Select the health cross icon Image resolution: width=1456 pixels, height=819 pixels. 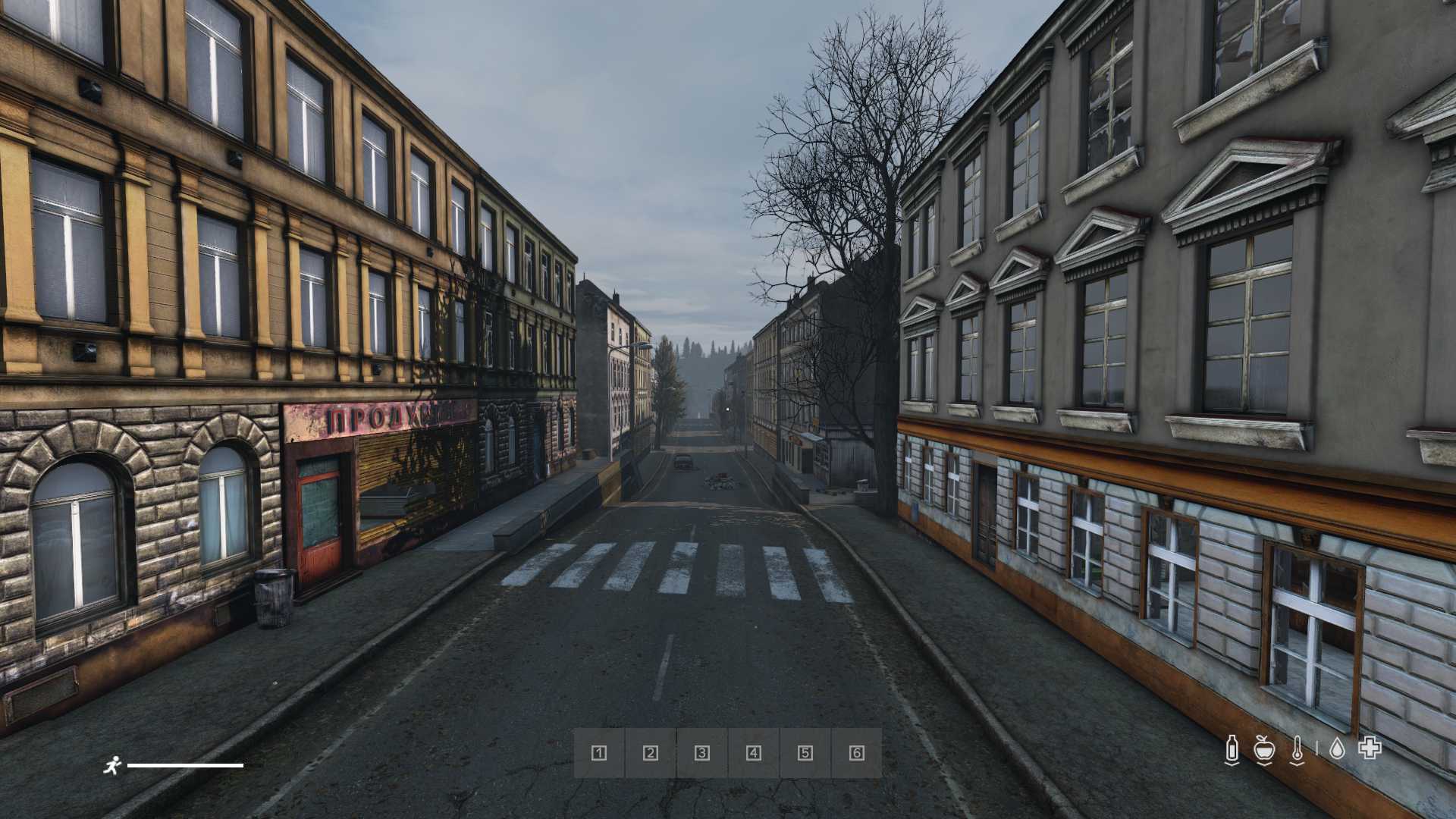pyautogui.click(x=1370, y=748)
